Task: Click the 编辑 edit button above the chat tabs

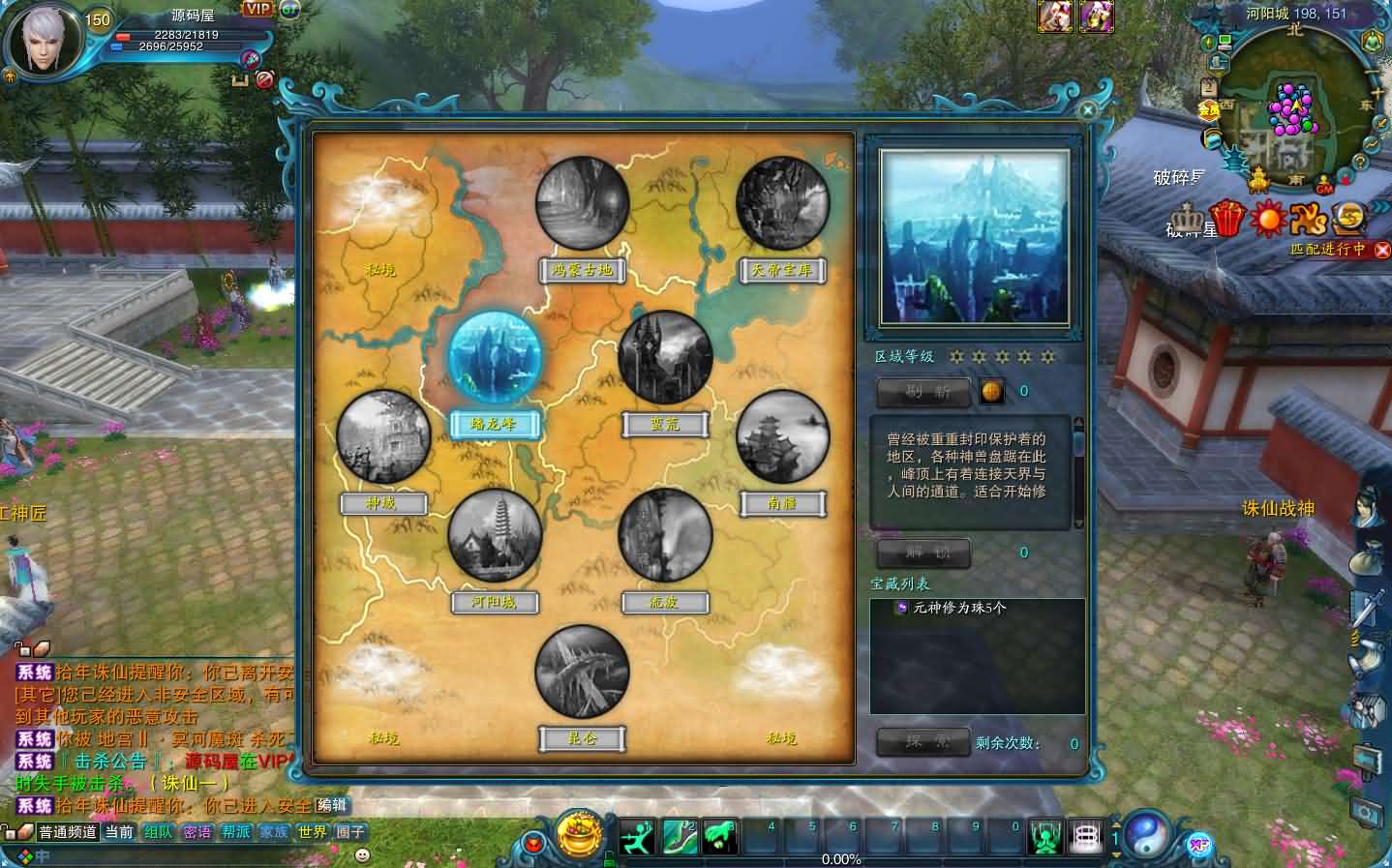Action: click(332, 803)
